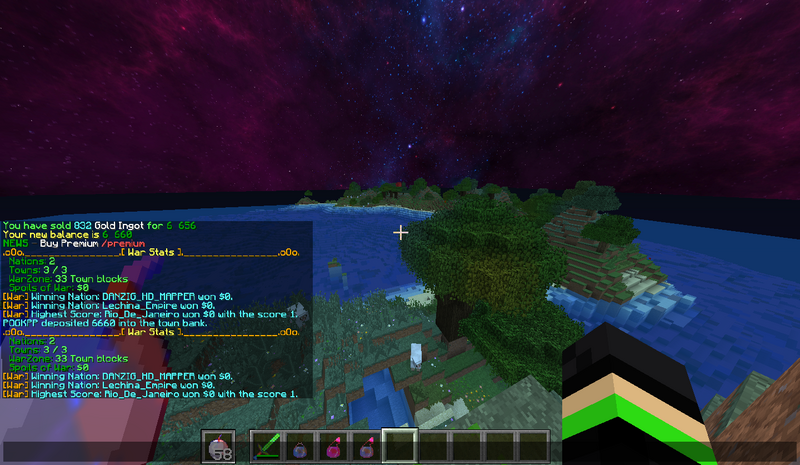Viewport: 800px width, 465px height.
Task: Click the offhand slot holding 58 items
Action: coord(219,447)
